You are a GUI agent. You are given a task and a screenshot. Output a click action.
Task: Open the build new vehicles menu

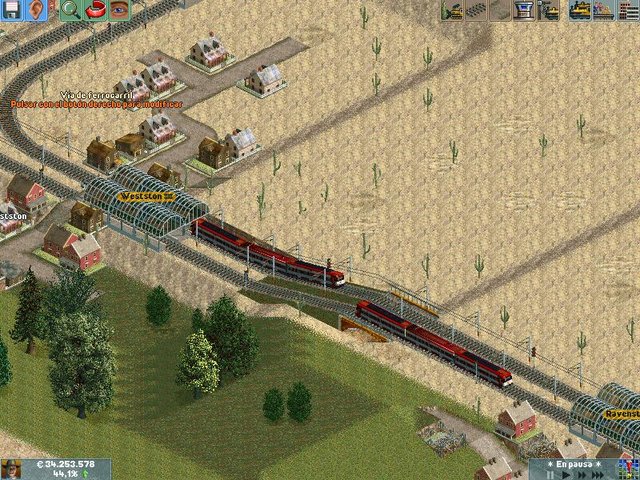(x=548, y=10)
